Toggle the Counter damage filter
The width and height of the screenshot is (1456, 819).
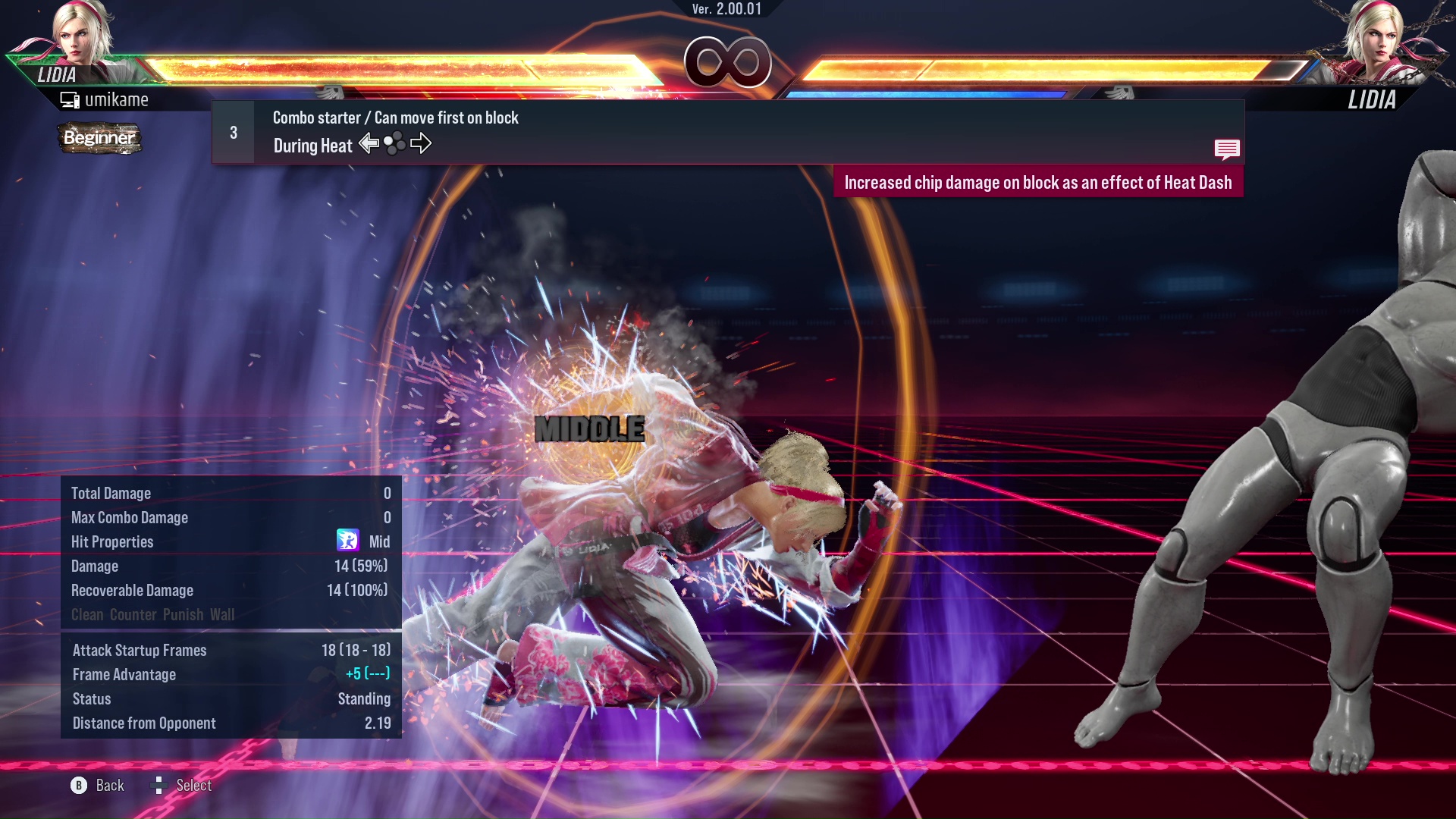point(133,615)
